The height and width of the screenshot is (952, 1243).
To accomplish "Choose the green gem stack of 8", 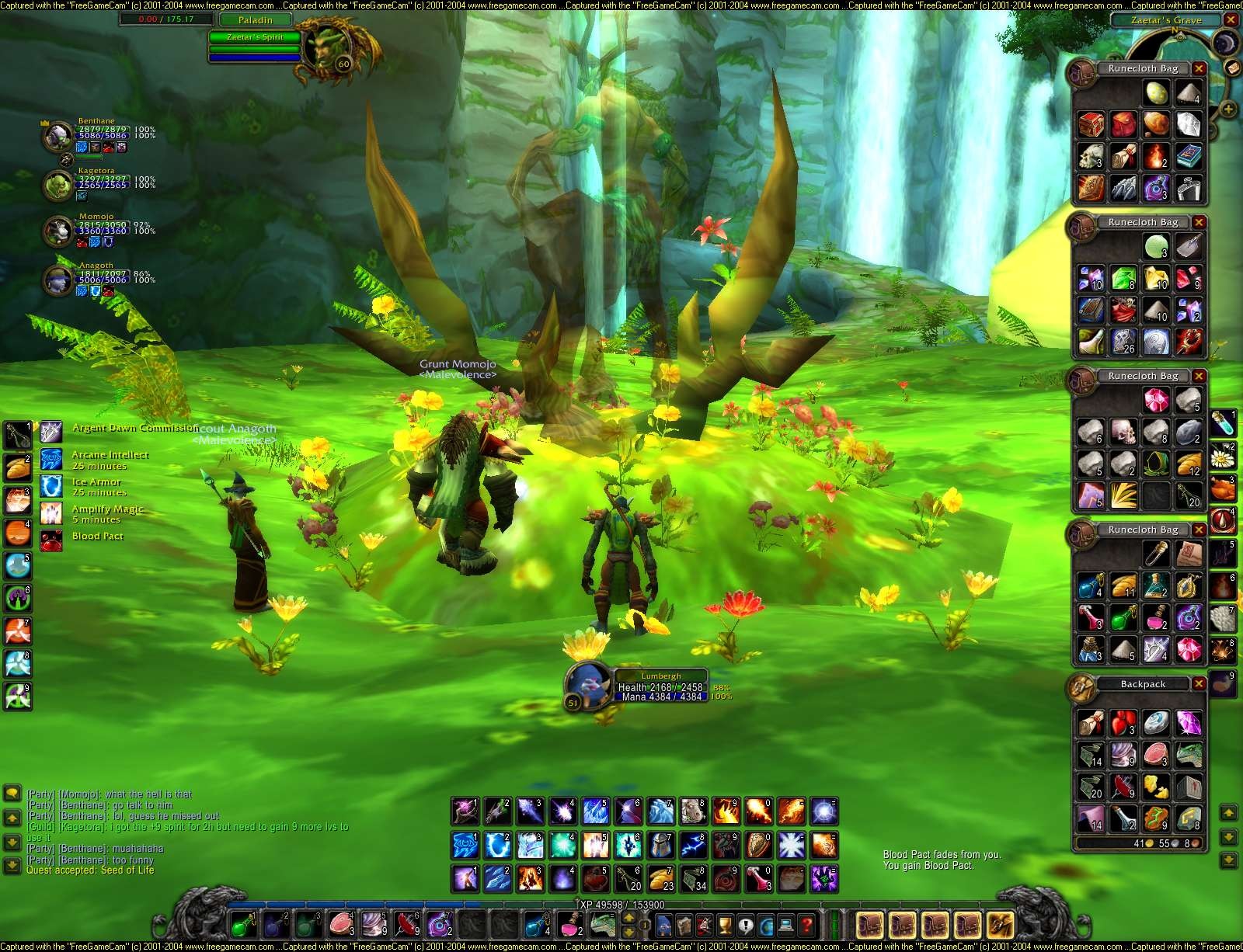I will pos(1123,279).
